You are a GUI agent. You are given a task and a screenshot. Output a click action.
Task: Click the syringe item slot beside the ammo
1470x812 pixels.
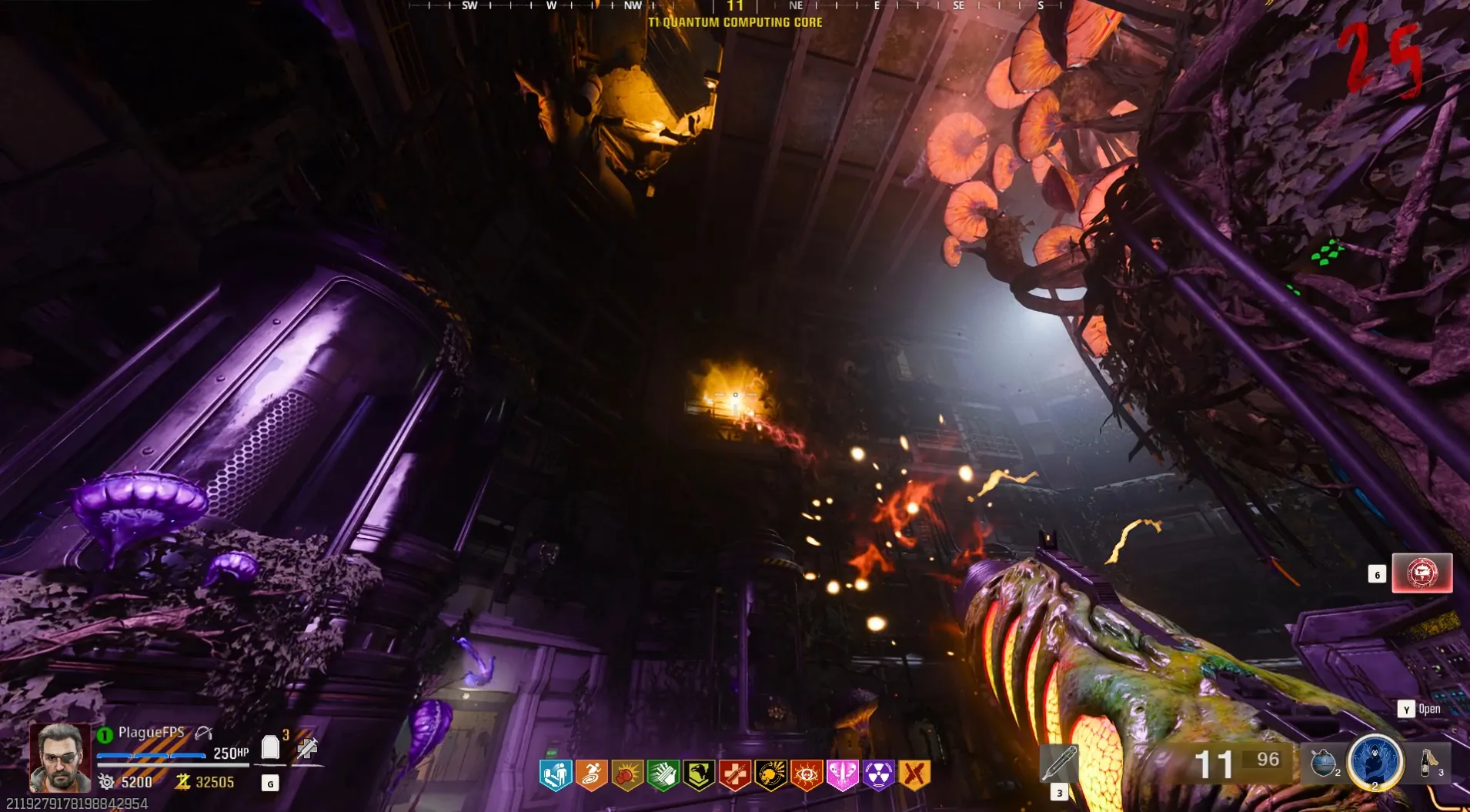tap(1059, 764)
